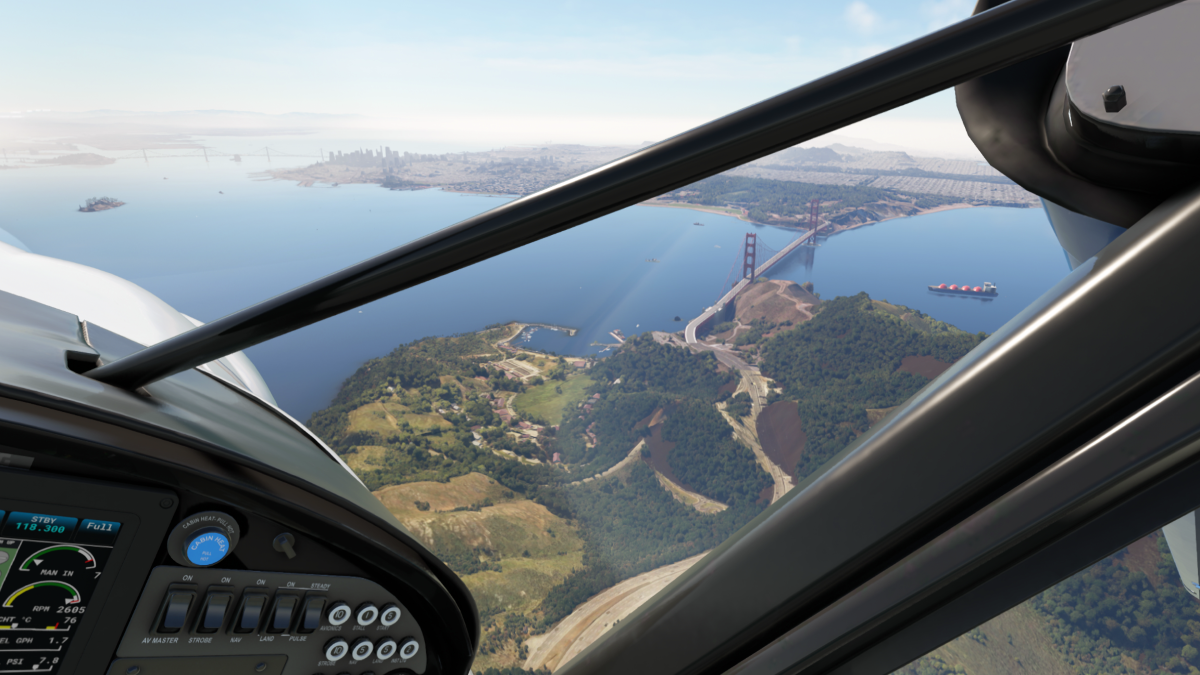Select the STBY 118.300 frequency field
The height and width of the screenshot is (675, 1200).
point(39,522)
